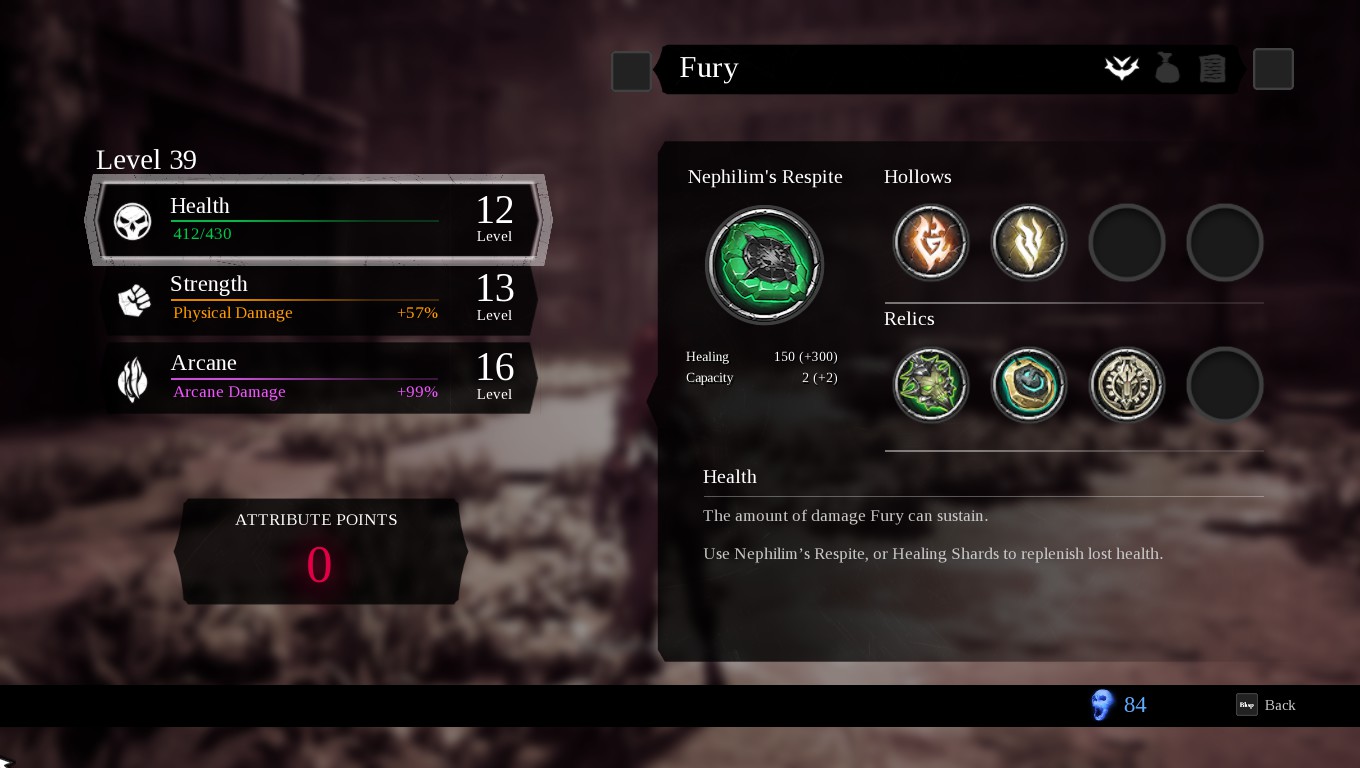Screen dimensions: 1360x768
Task: Highlight the Arcane attribute row
Action: click(x=318, y=378)
